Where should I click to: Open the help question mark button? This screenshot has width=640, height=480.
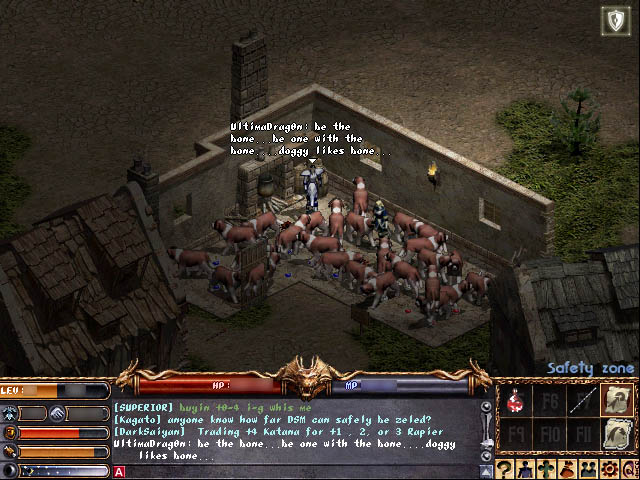(x=506, y=468)
